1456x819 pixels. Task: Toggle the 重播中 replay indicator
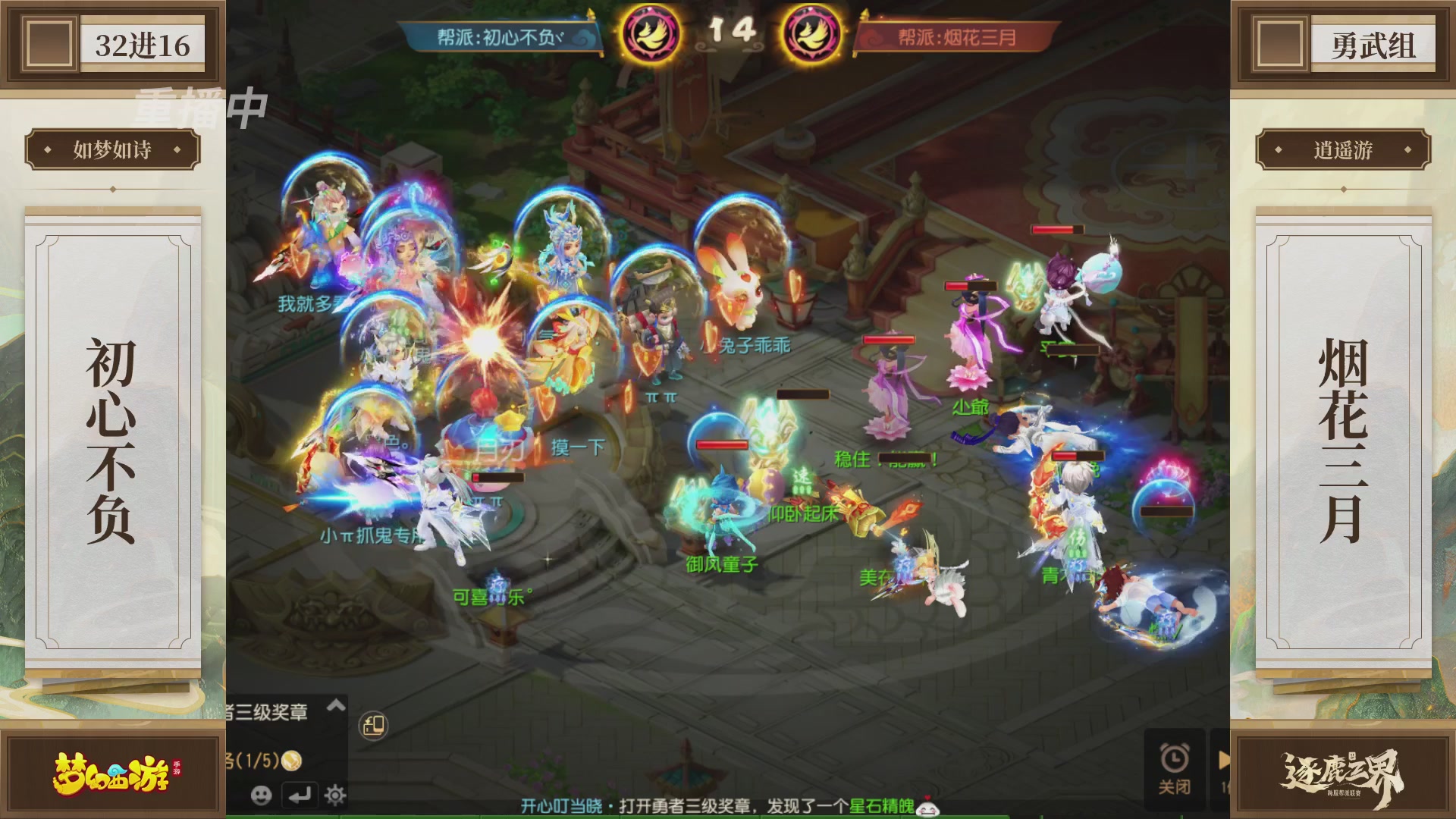point(198,108)
